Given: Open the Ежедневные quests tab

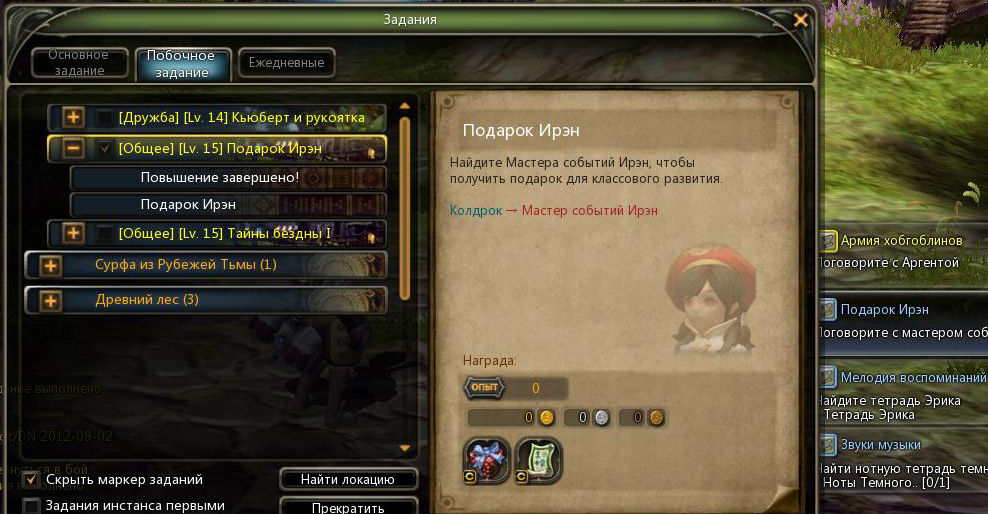Looking at the screenshot, I should click(x=286, y=63).
